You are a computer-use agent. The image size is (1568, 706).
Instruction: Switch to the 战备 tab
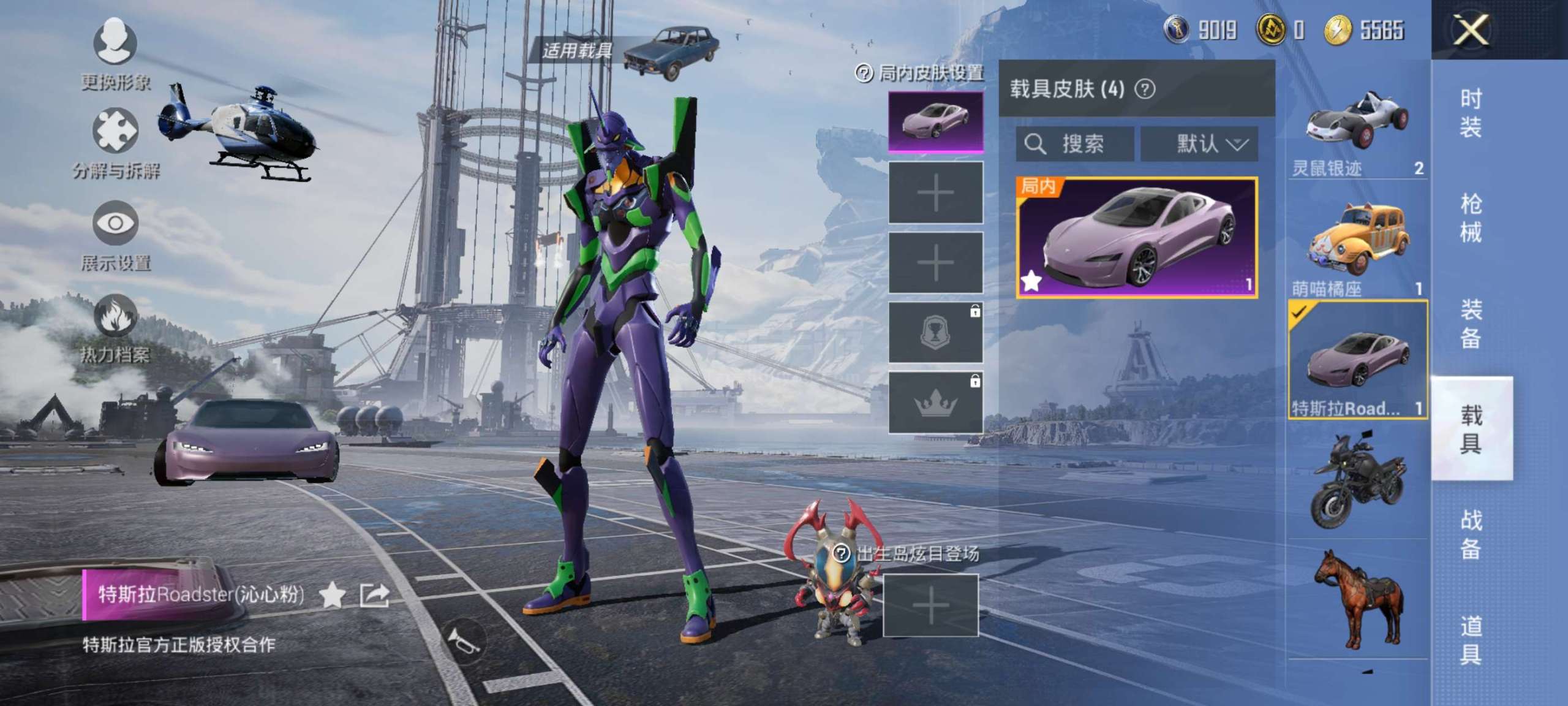click(x=1470, y=534)
